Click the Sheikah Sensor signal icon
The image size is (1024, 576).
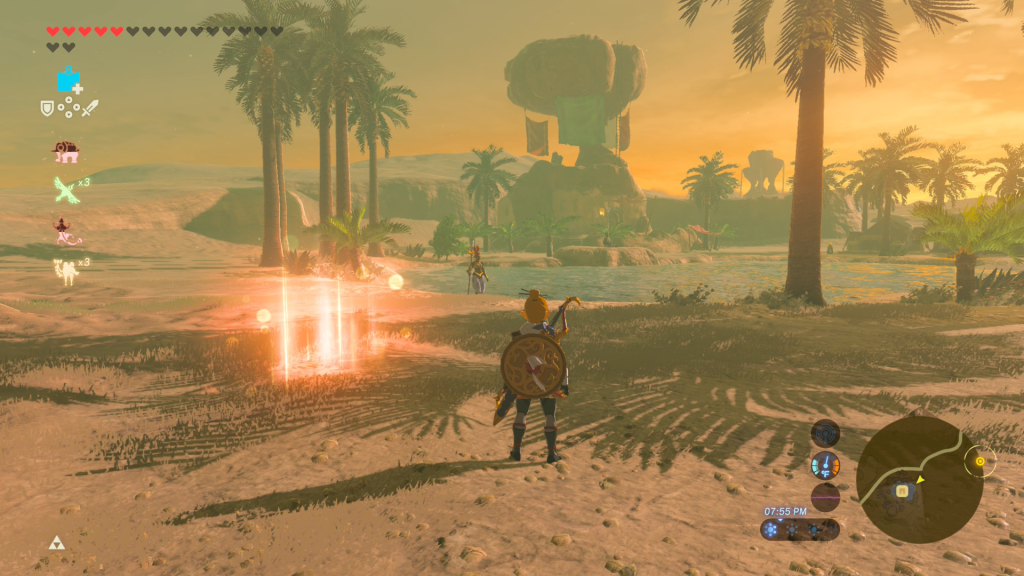pyautogui.click(x=825, y=433)
